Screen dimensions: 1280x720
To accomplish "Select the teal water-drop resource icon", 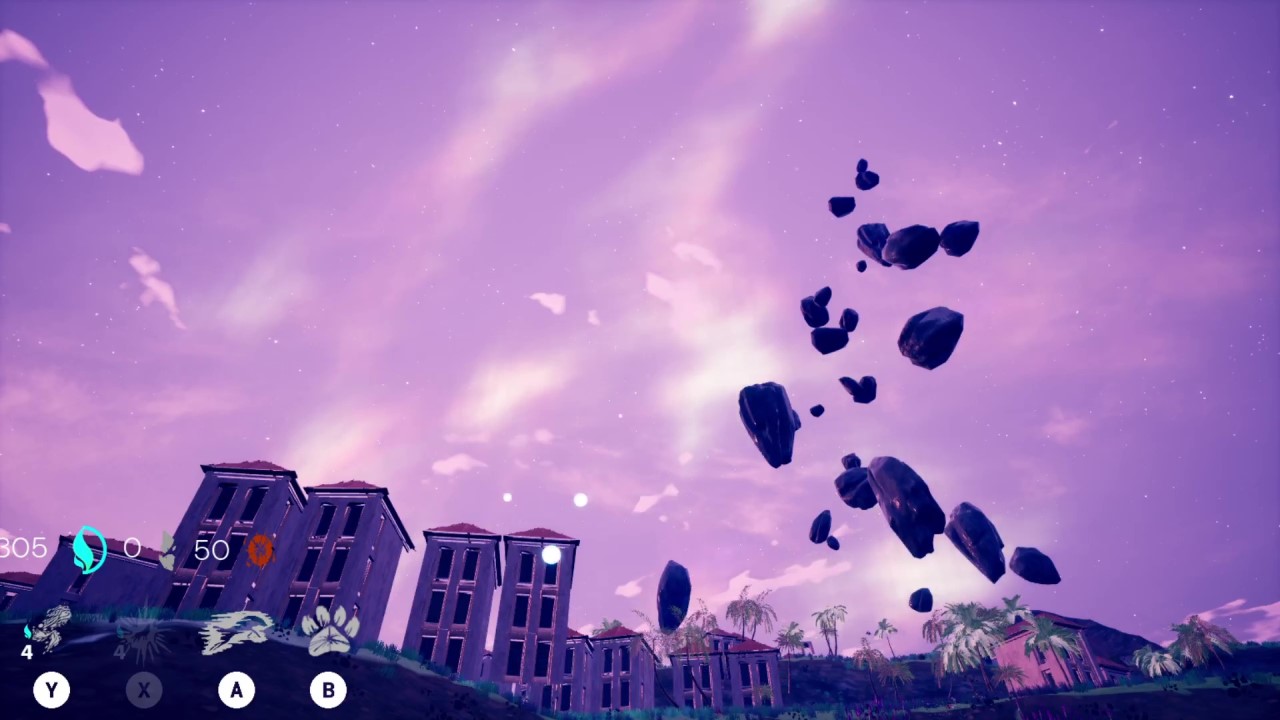I will coord(90,550).
